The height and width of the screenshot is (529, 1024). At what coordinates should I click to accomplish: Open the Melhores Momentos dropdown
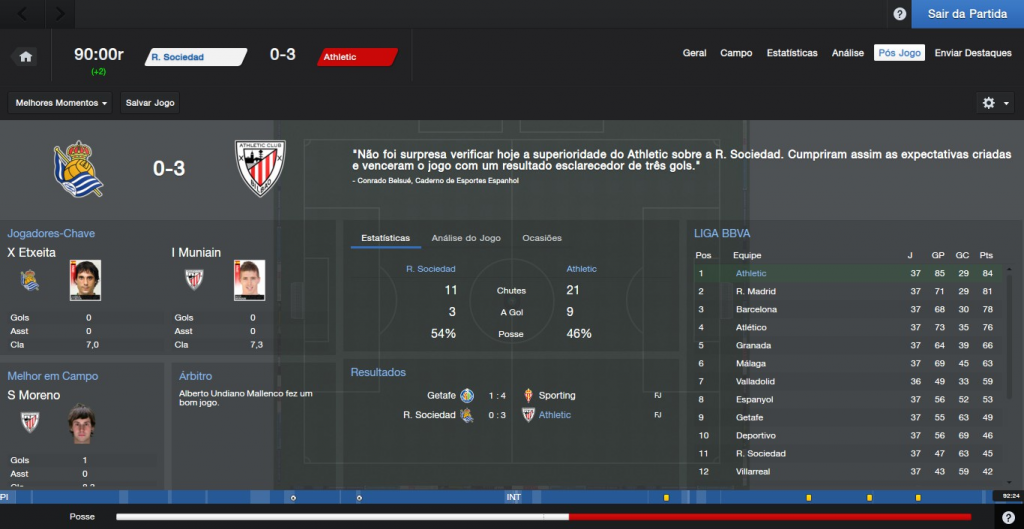(61, 103)
